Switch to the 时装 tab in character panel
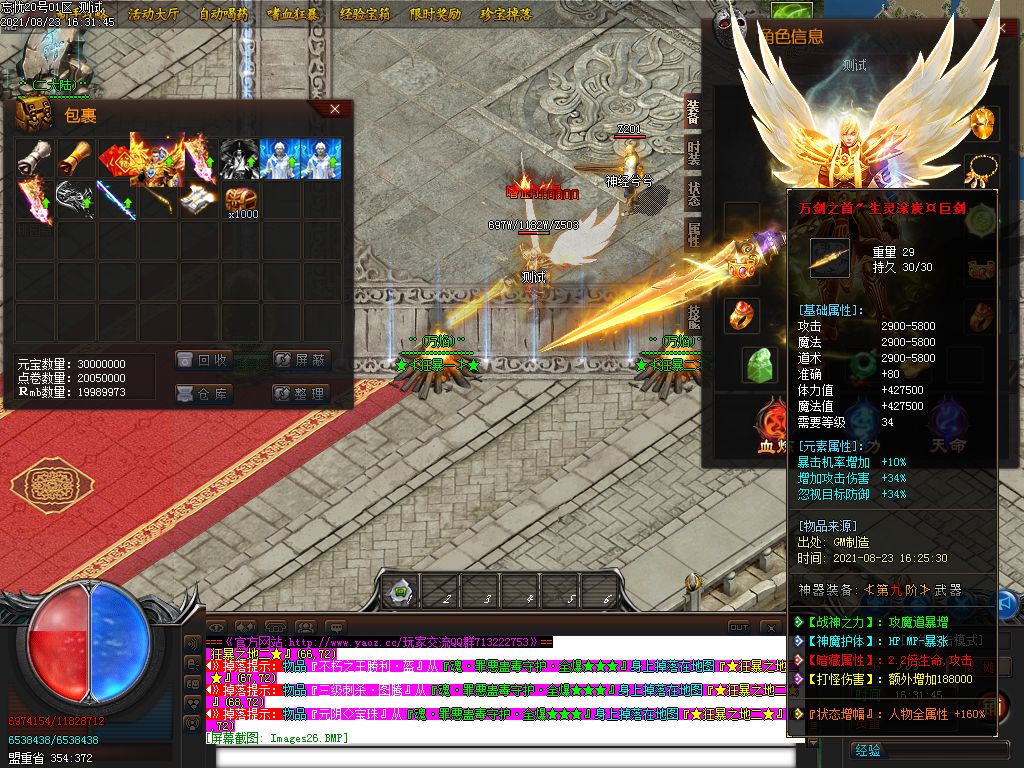Image resolution: width=1024 pixels, height=768 pixels. point(693,152)
